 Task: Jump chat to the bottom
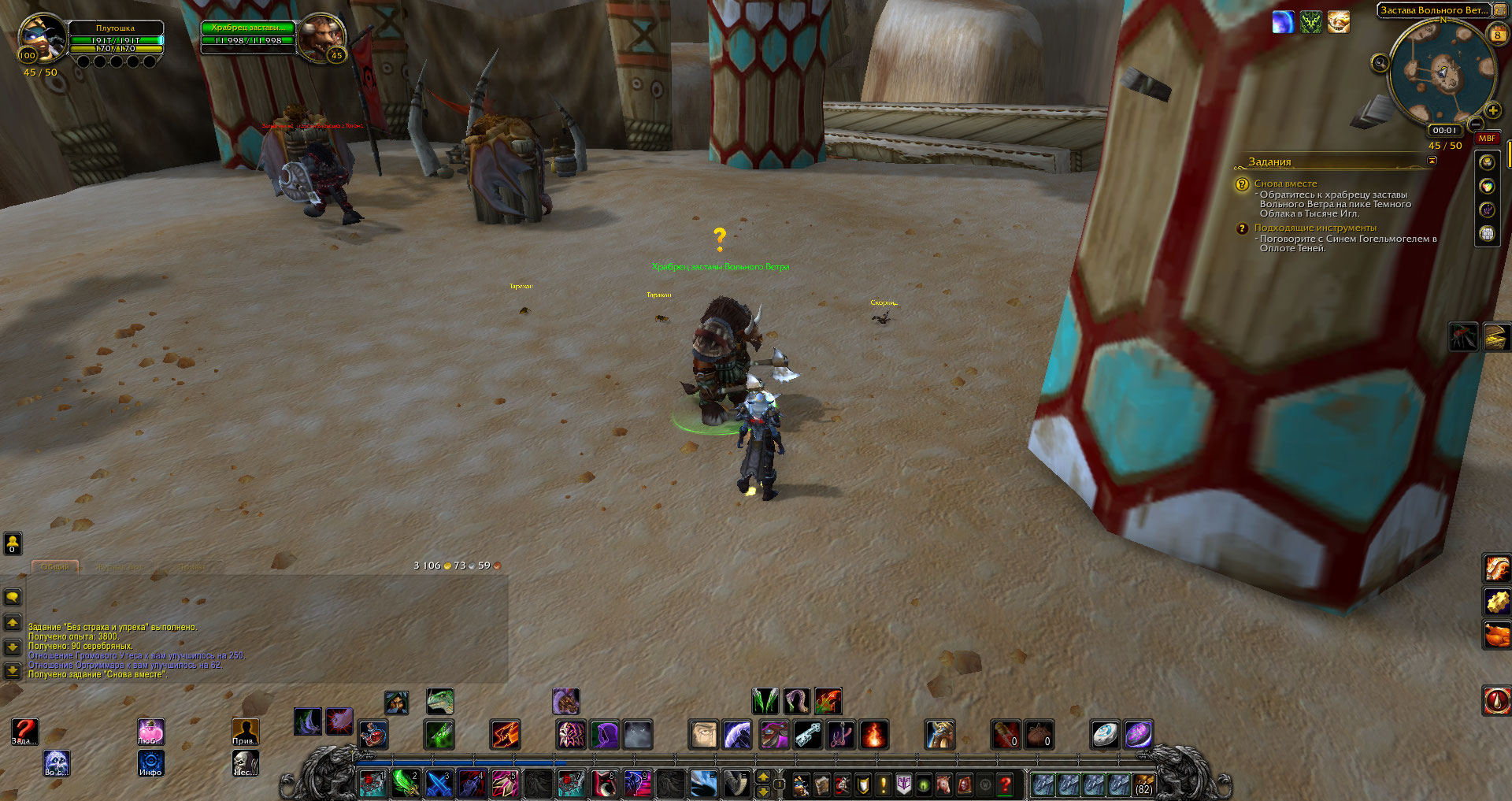point(13,670)
